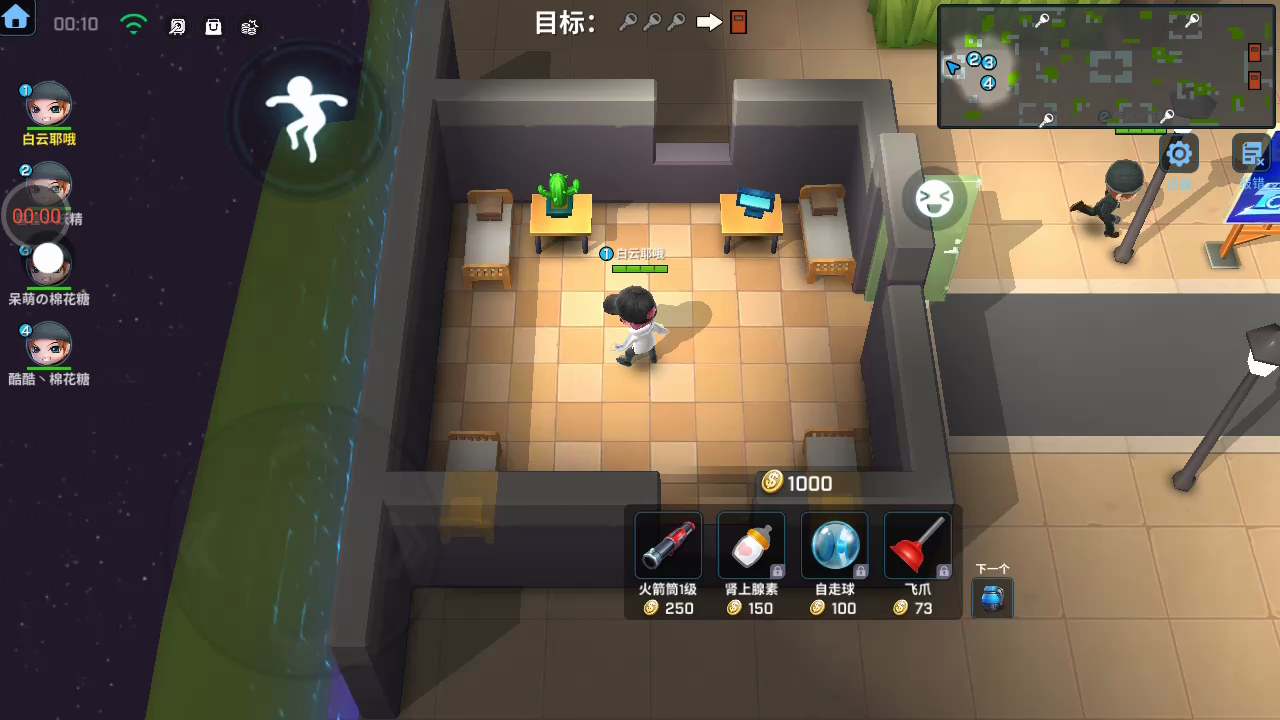Image resolution: width=1280 pixels, height=720 pixels.
Task: Activate the white jumping figure skill
Action: pyautogui.click(x=305, y=115)
